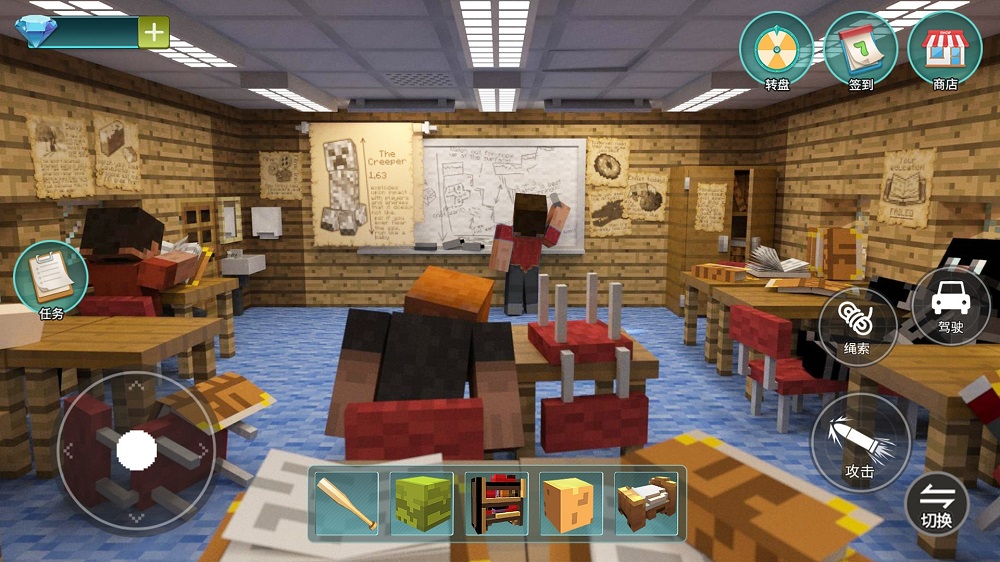Open the 商店 shop
Viewport: 1000px width, 562px height.
pos(944,51)
